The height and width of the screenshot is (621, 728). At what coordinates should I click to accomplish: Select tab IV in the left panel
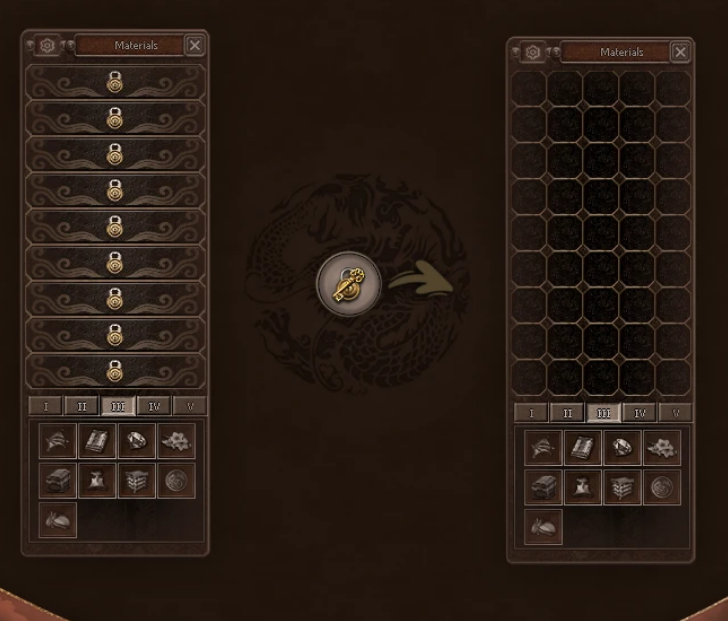point(153,406)
